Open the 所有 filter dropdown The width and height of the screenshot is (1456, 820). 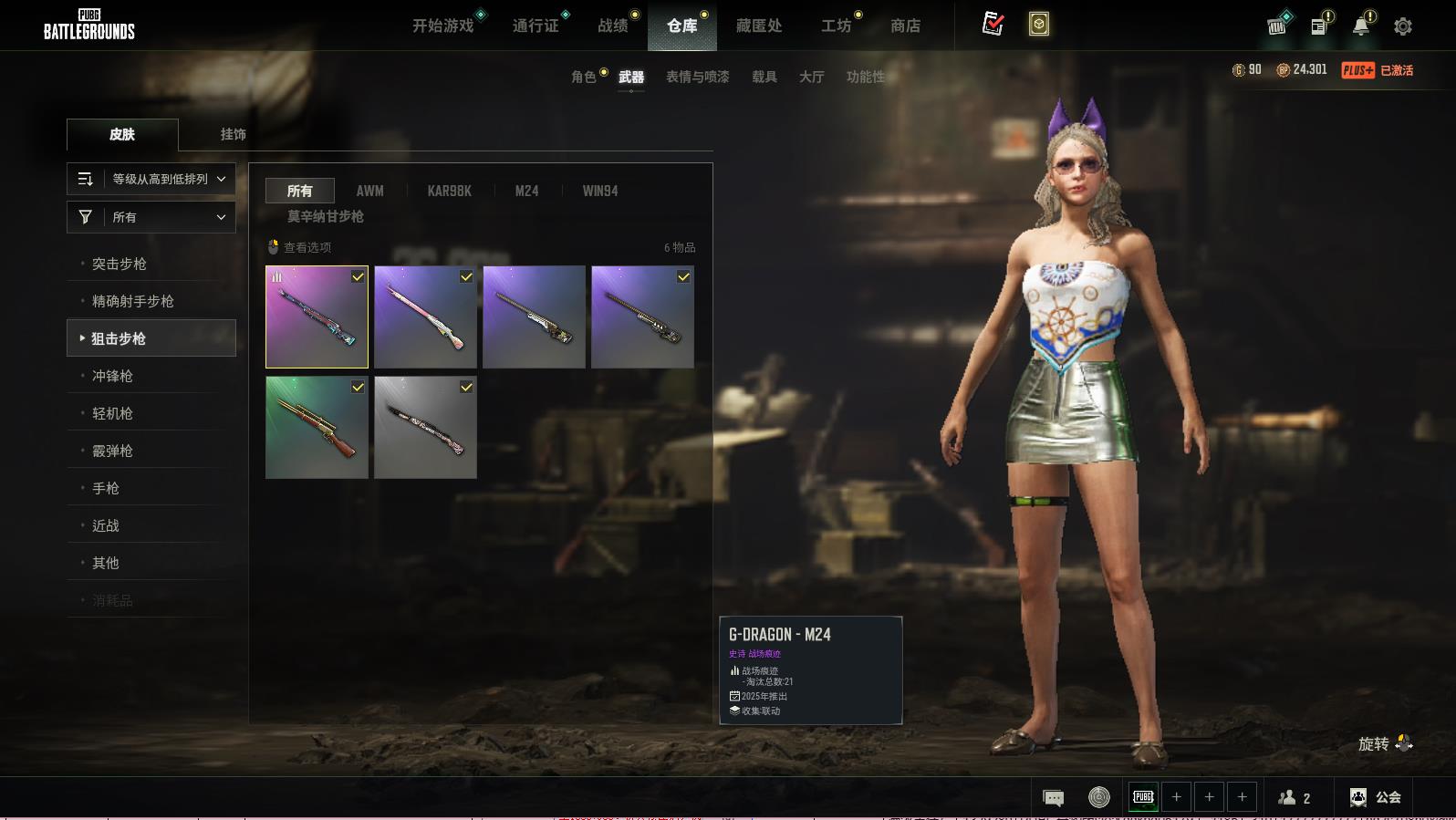pyautogui.click(x=151, y=217)
